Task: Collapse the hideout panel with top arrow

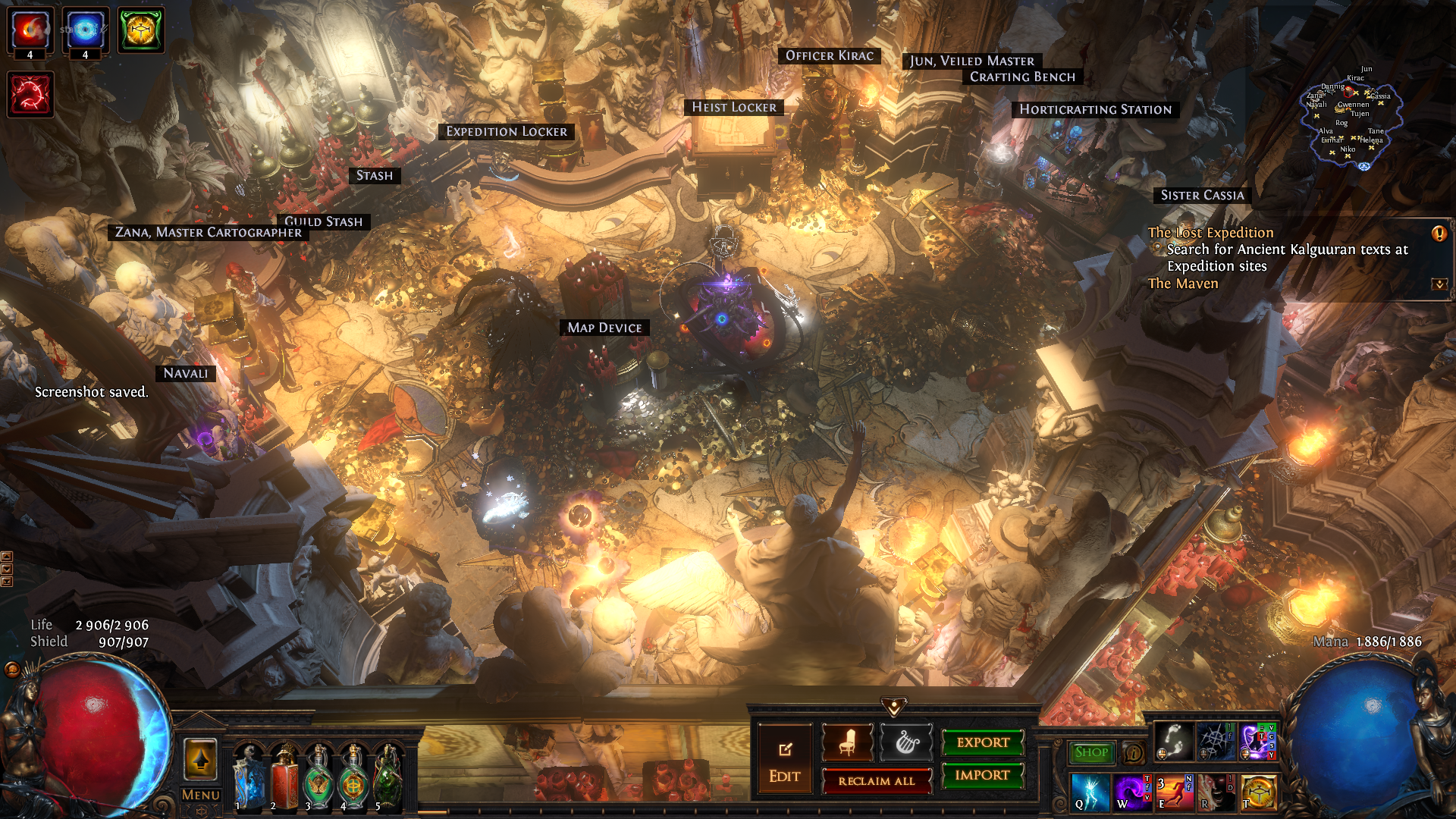Action: pyautogui.click(x=894, y=707)
